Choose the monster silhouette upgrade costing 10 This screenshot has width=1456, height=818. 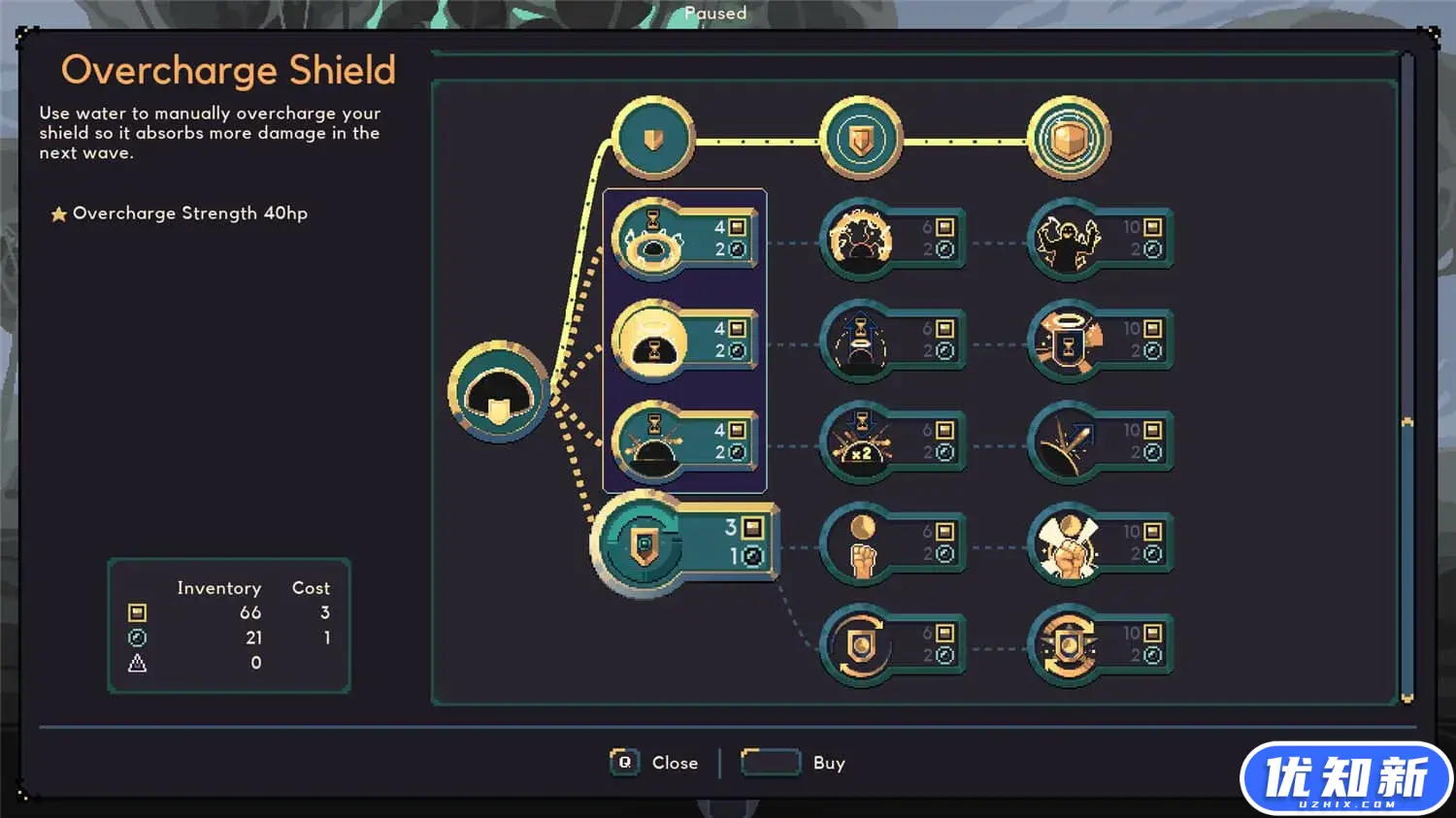(x=1069, y=239)
